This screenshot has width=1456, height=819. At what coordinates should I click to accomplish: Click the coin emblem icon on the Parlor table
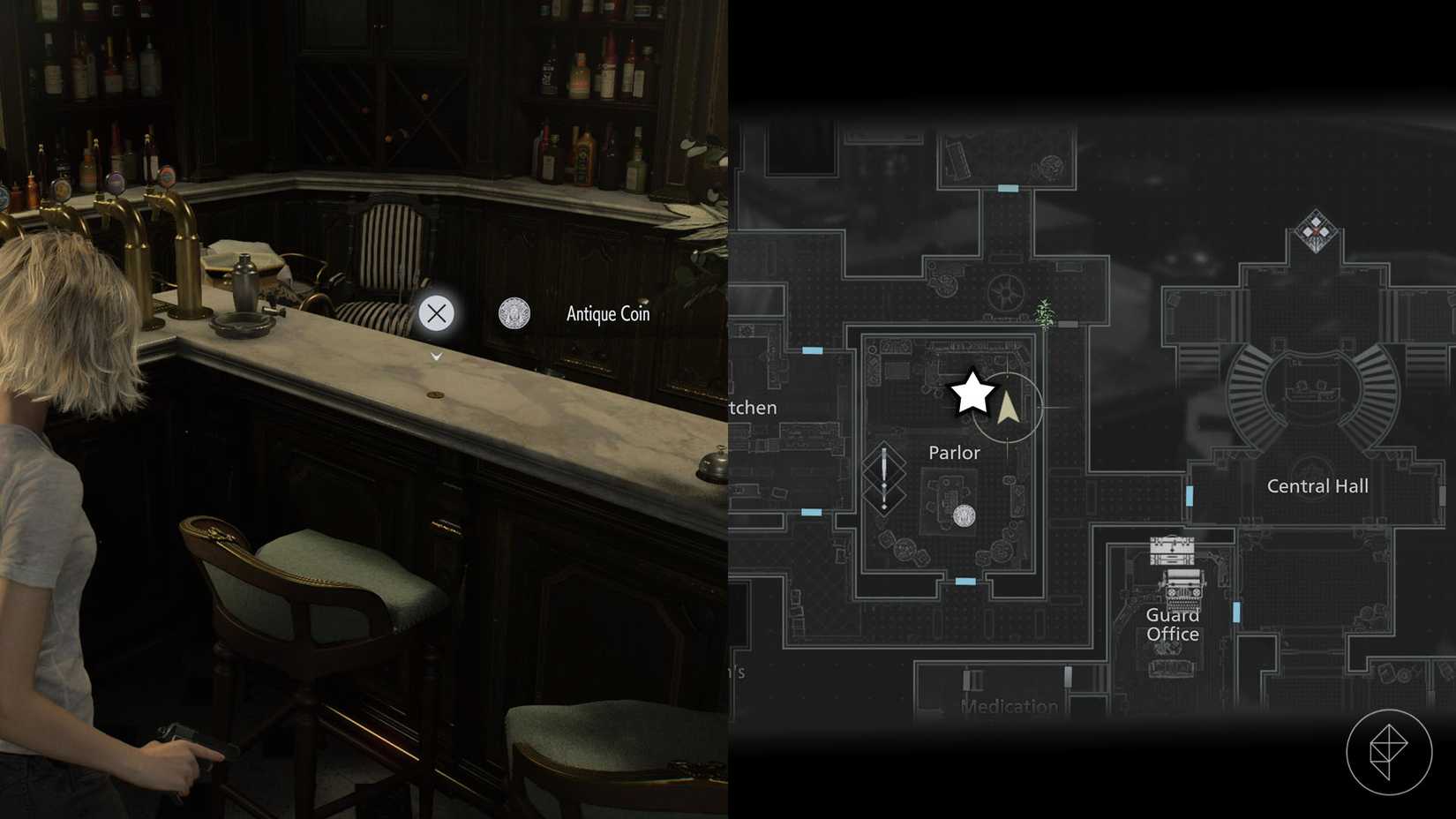(964, 515)
